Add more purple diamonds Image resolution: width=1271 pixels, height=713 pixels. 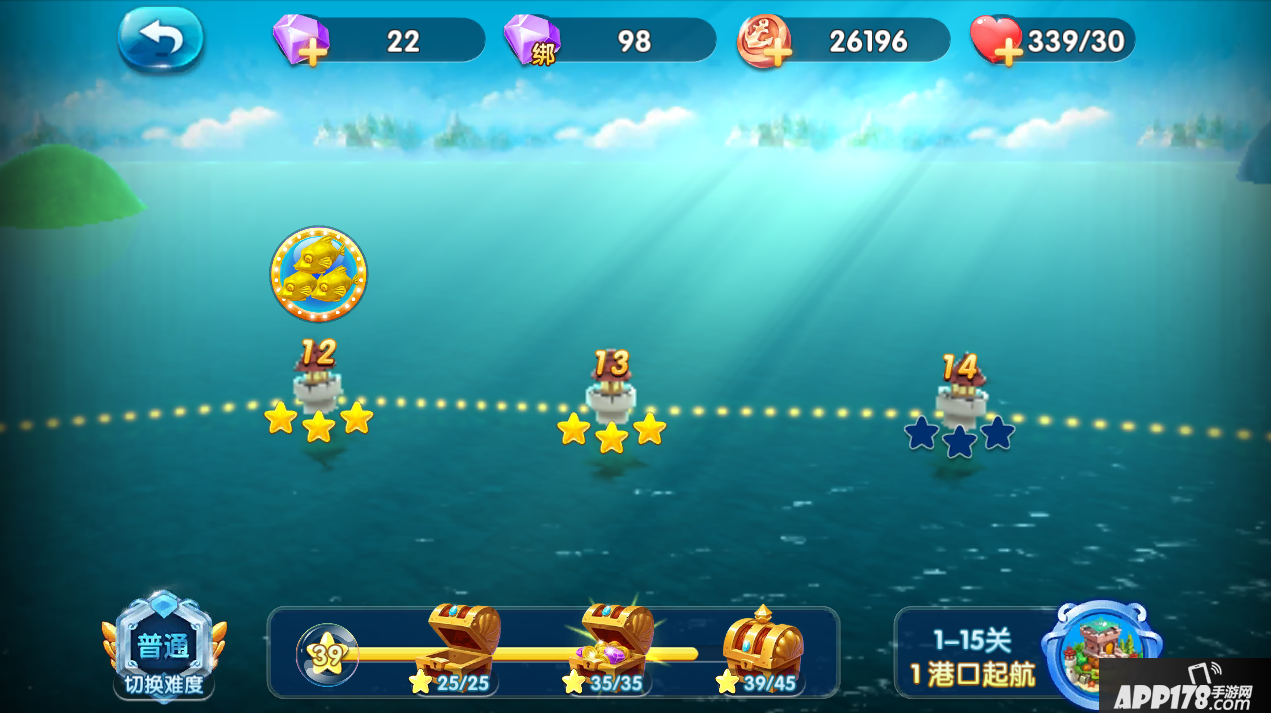[301, 42]
